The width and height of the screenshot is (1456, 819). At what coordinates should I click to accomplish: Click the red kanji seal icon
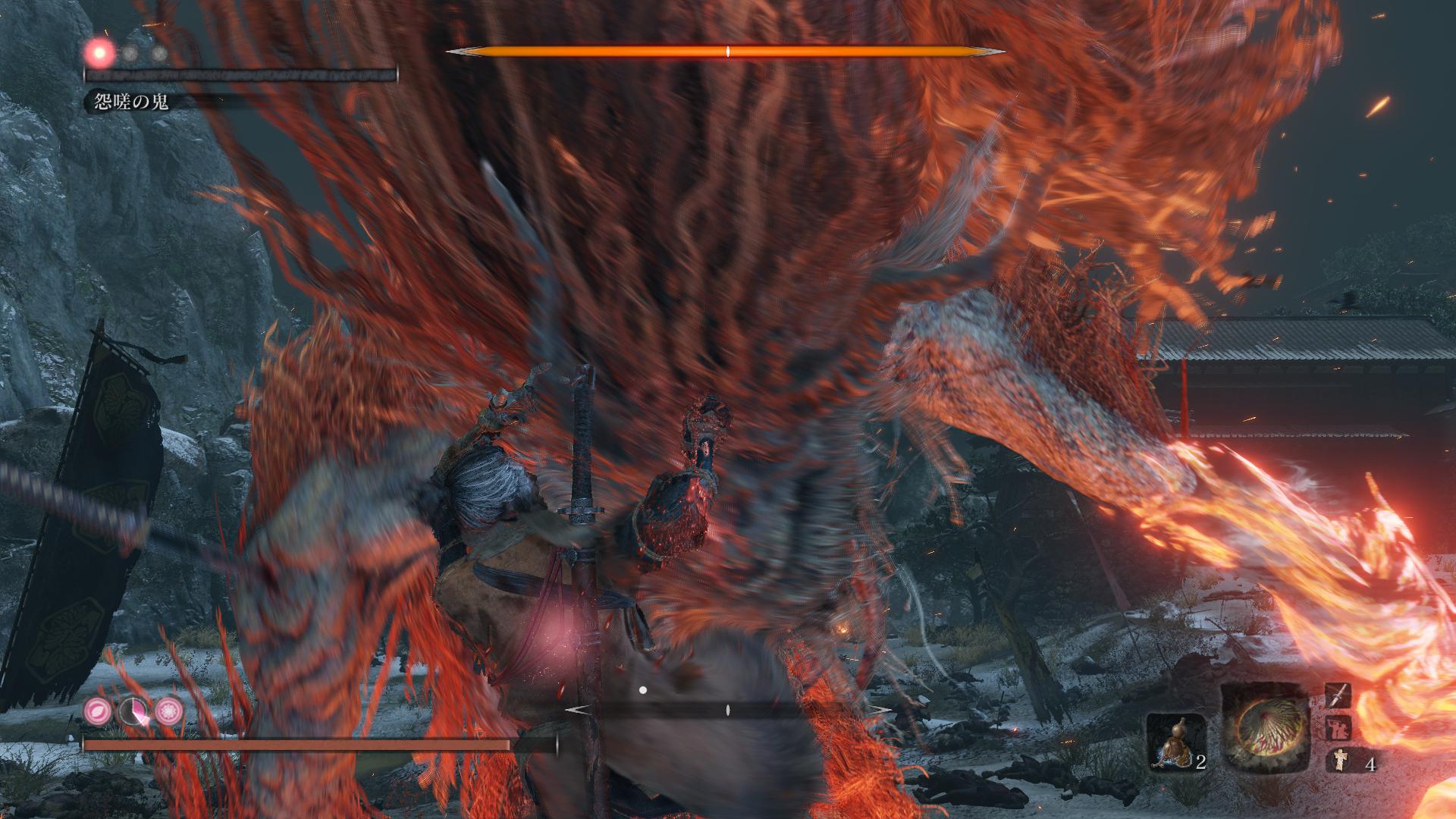[1338, 729]
